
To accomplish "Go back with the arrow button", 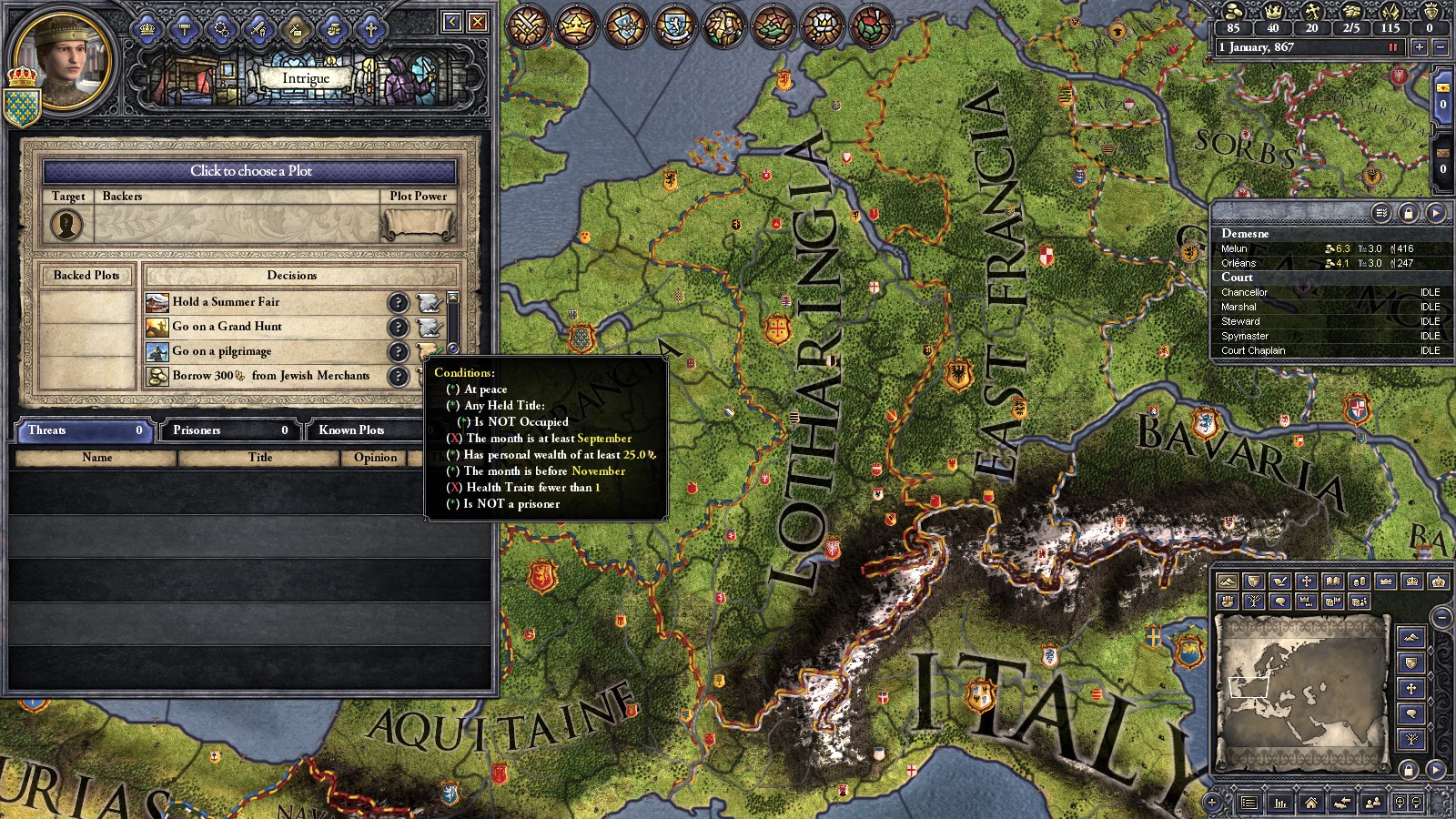I will point(452,22).
